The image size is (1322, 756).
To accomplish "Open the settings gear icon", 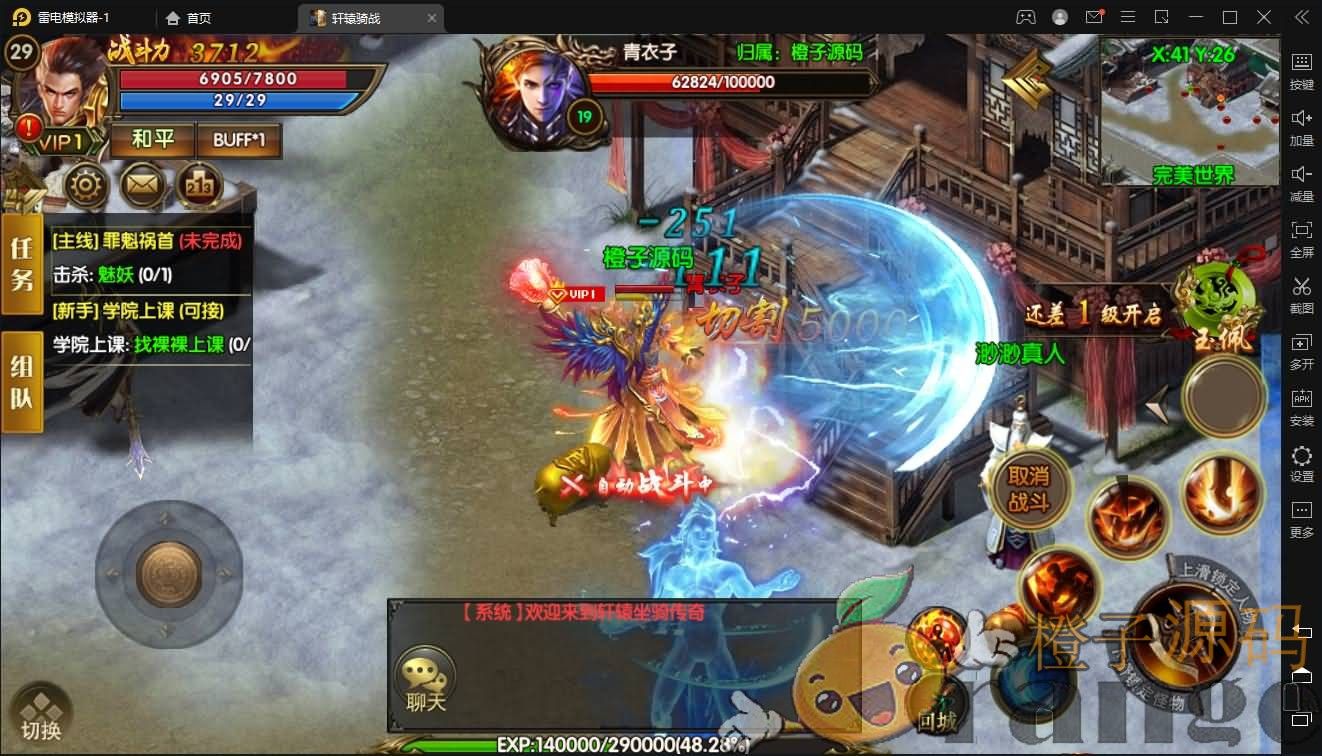I will (x=87, y=185).
